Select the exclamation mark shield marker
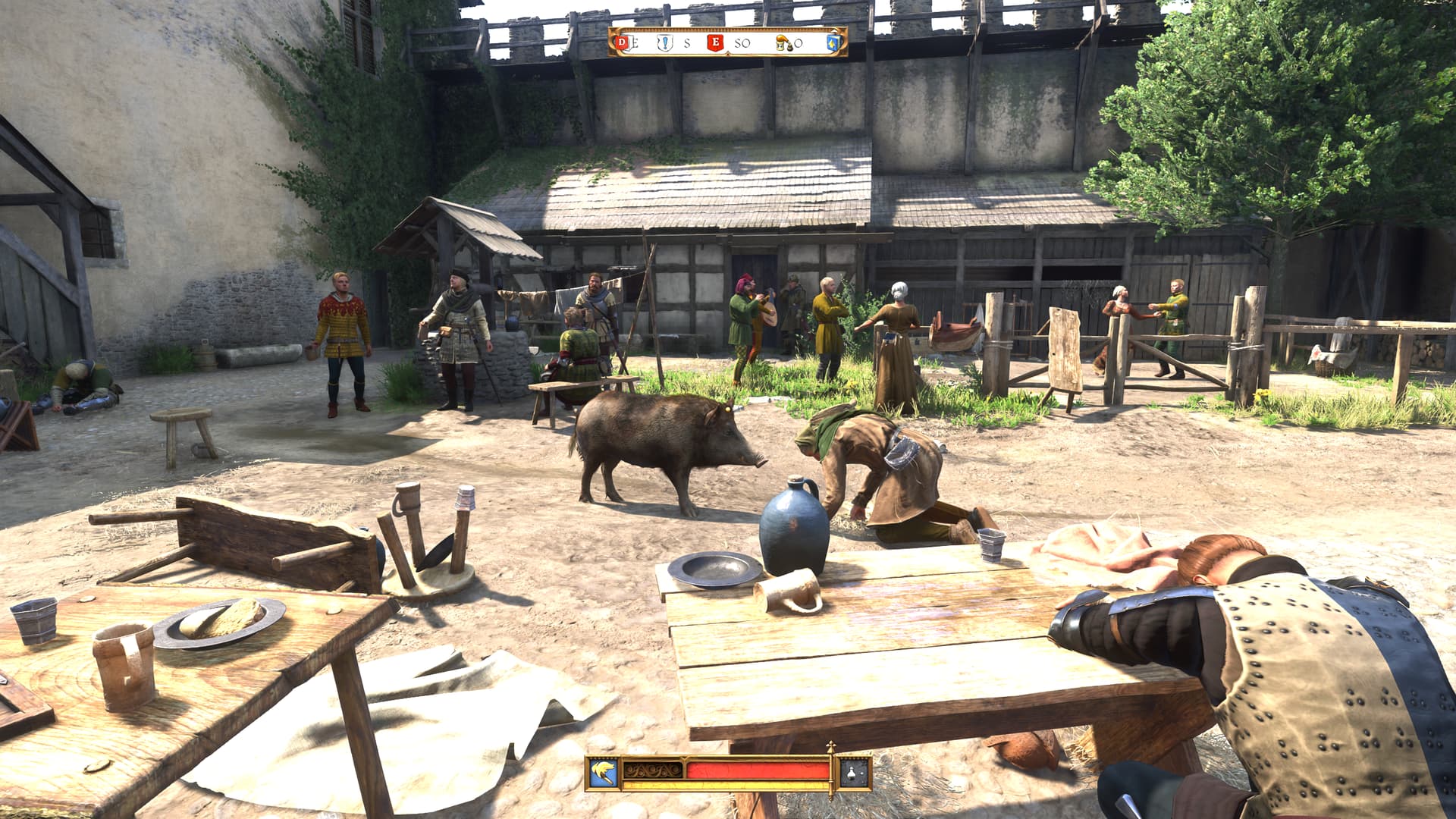This screenshot has height=819, width=1456. pyautogui.click(x=665, y=42)
